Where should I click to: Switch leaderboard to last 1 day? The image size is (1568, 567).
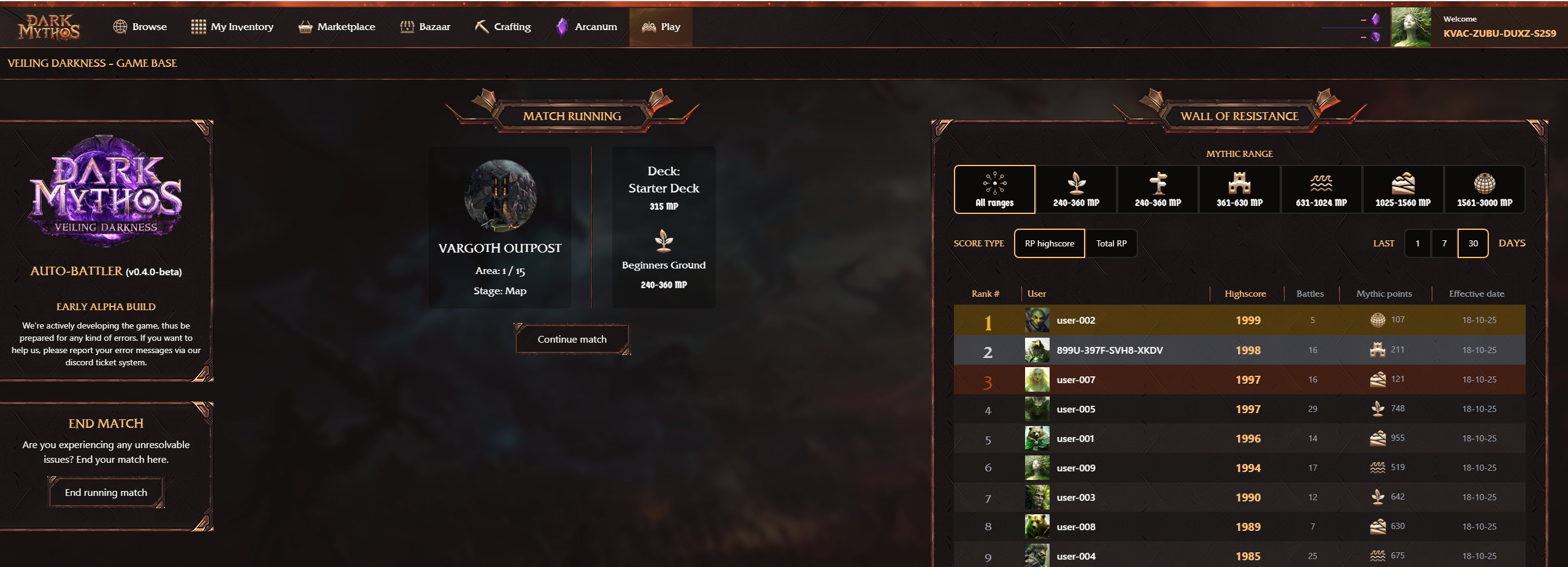1417,243
